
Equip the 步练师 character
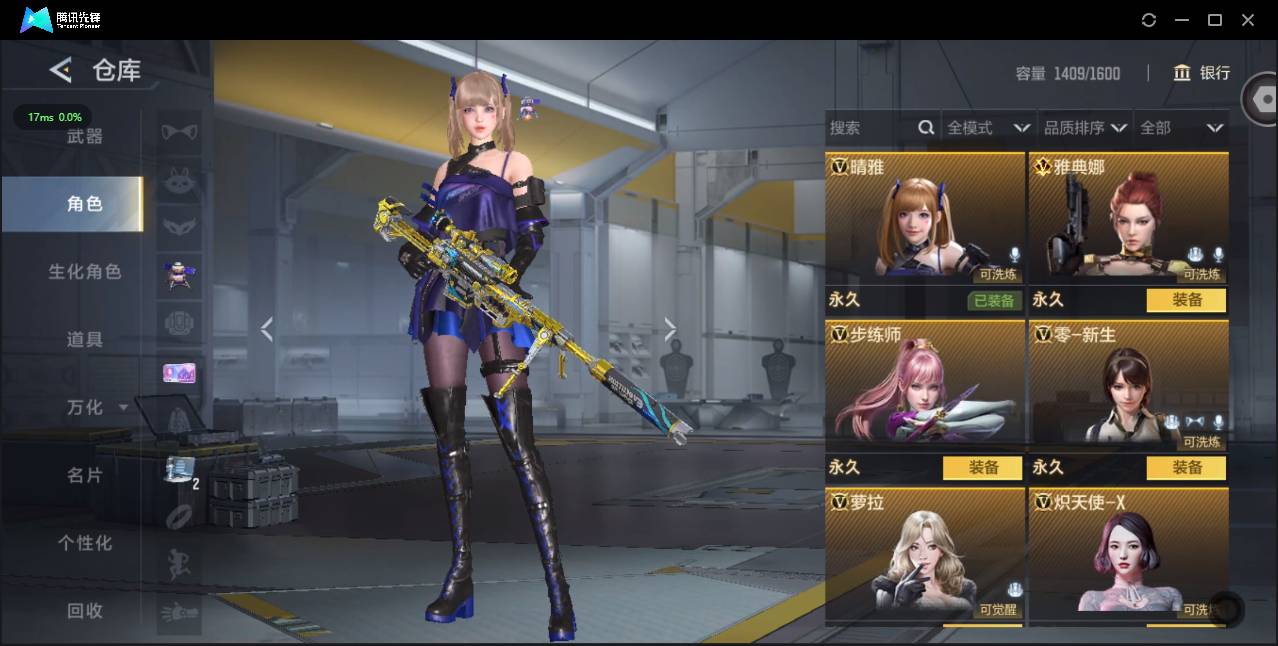[982, 467]
